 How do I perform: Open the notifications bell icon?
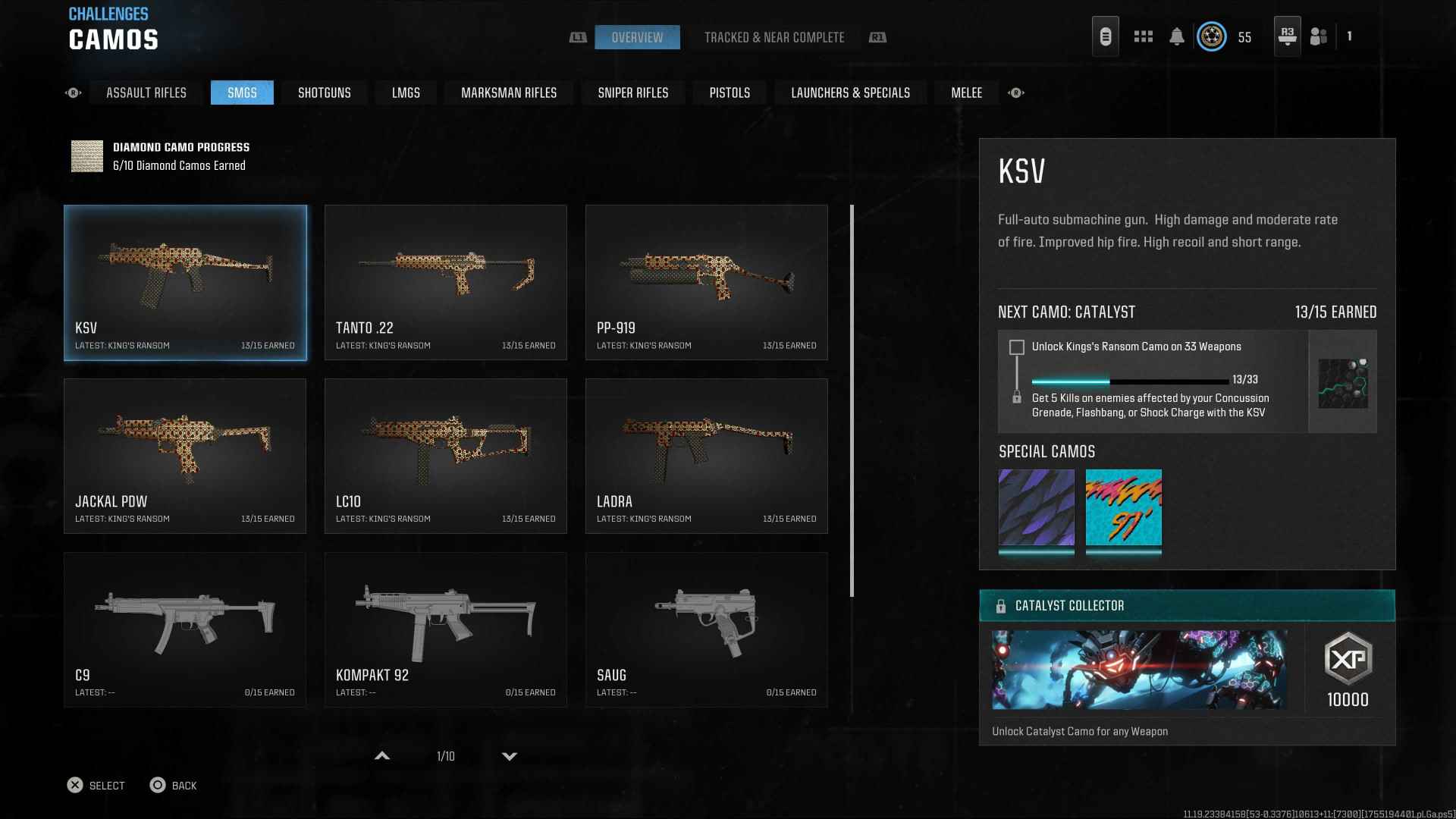point(1176,36)
